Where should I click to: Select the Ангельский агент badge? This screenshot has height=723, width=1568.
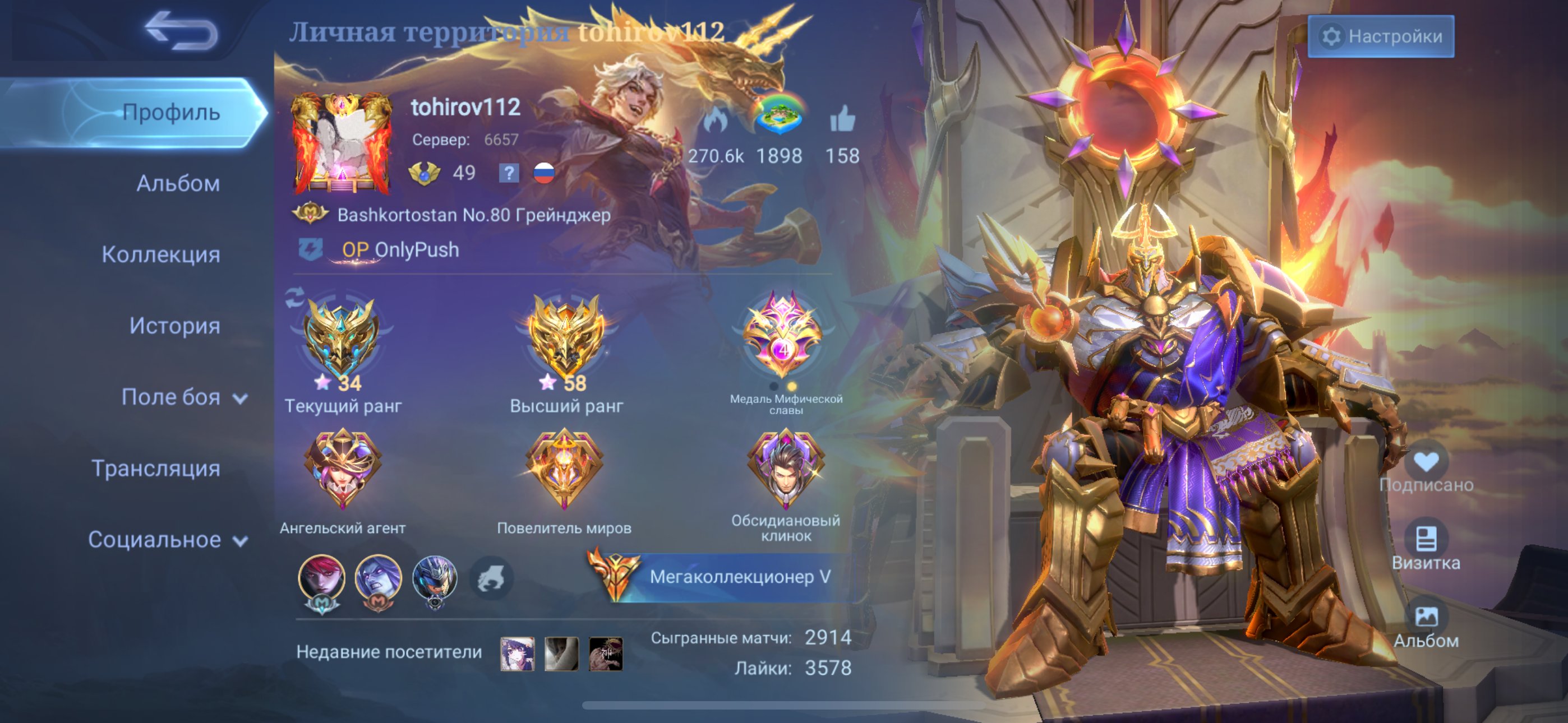point(343,470)
